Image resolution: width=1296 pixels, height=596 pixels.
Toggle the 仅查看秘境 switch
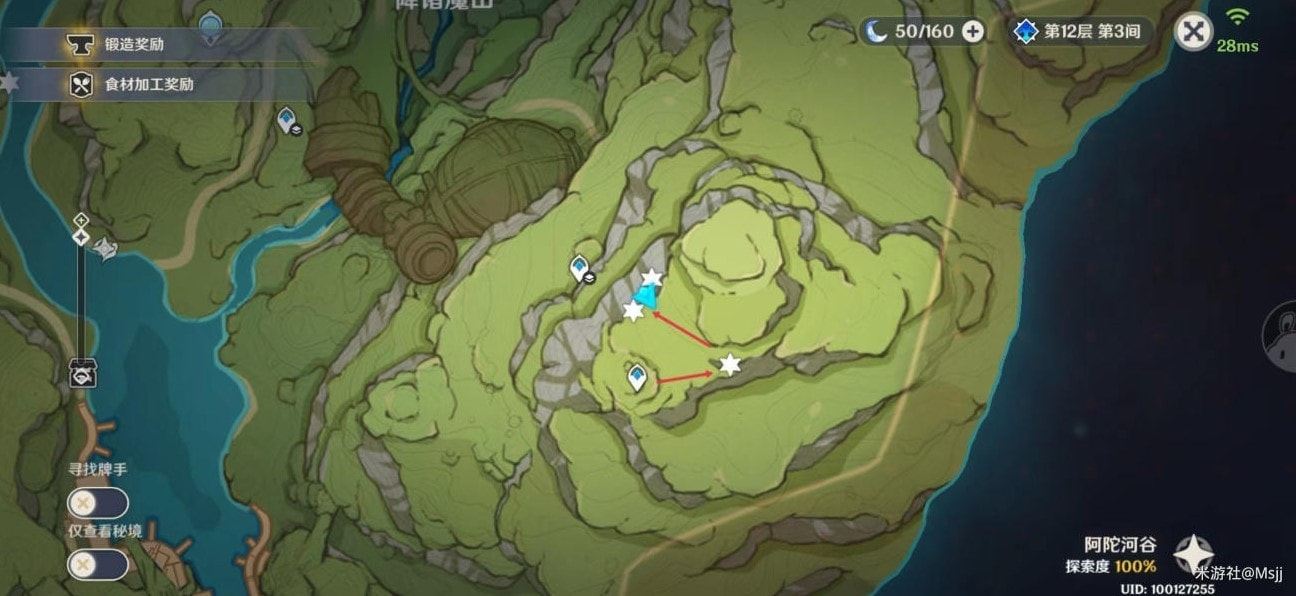(x=97, y=564)
